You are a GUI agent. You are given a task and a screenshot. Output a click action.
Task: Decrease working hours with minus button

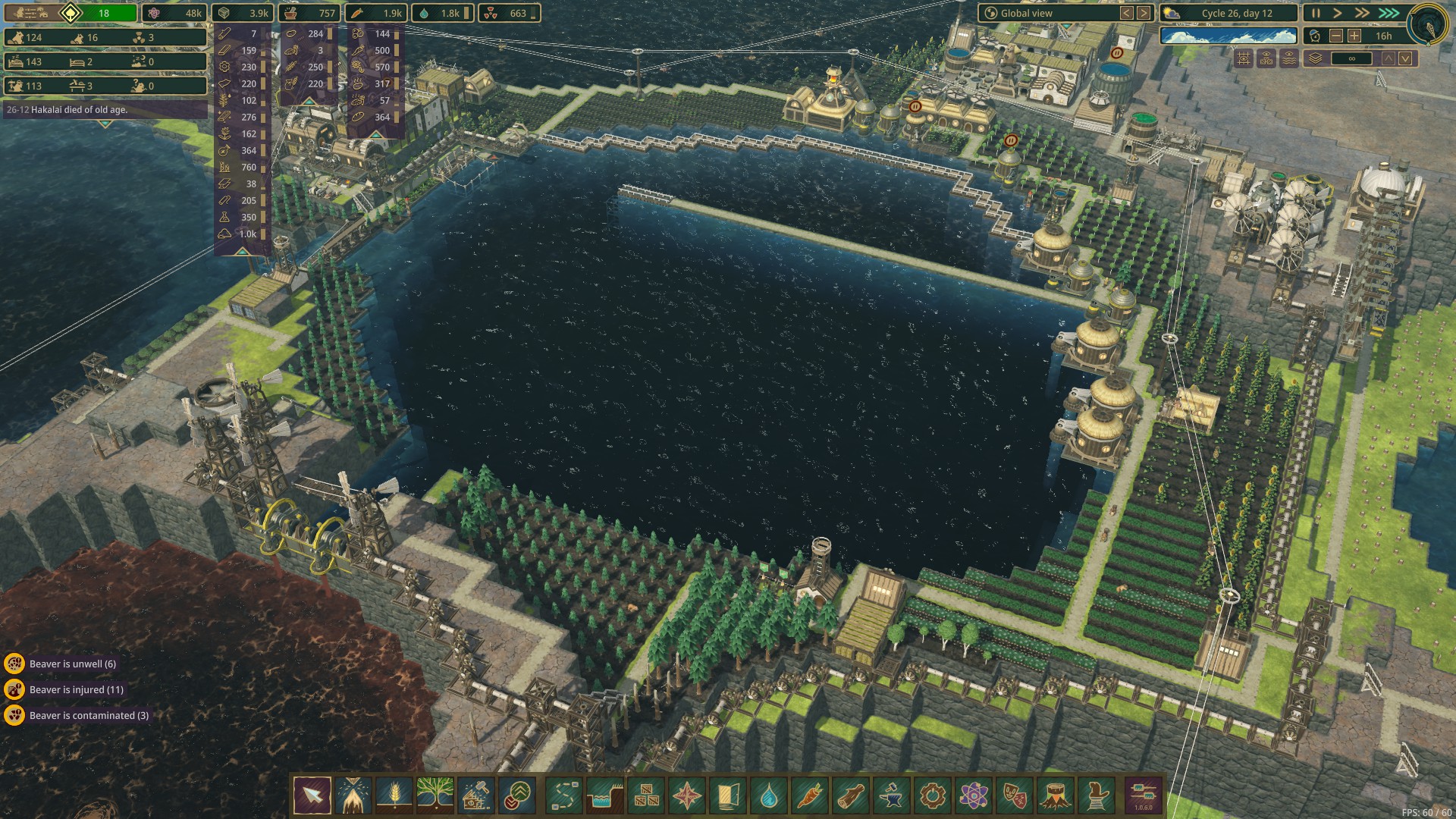(x=1336, y=36)
